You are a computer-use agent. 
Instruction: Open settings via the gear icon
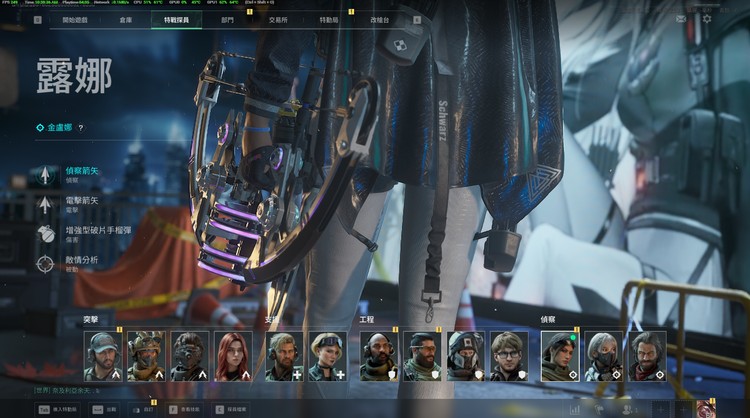[x=707, y=19]
